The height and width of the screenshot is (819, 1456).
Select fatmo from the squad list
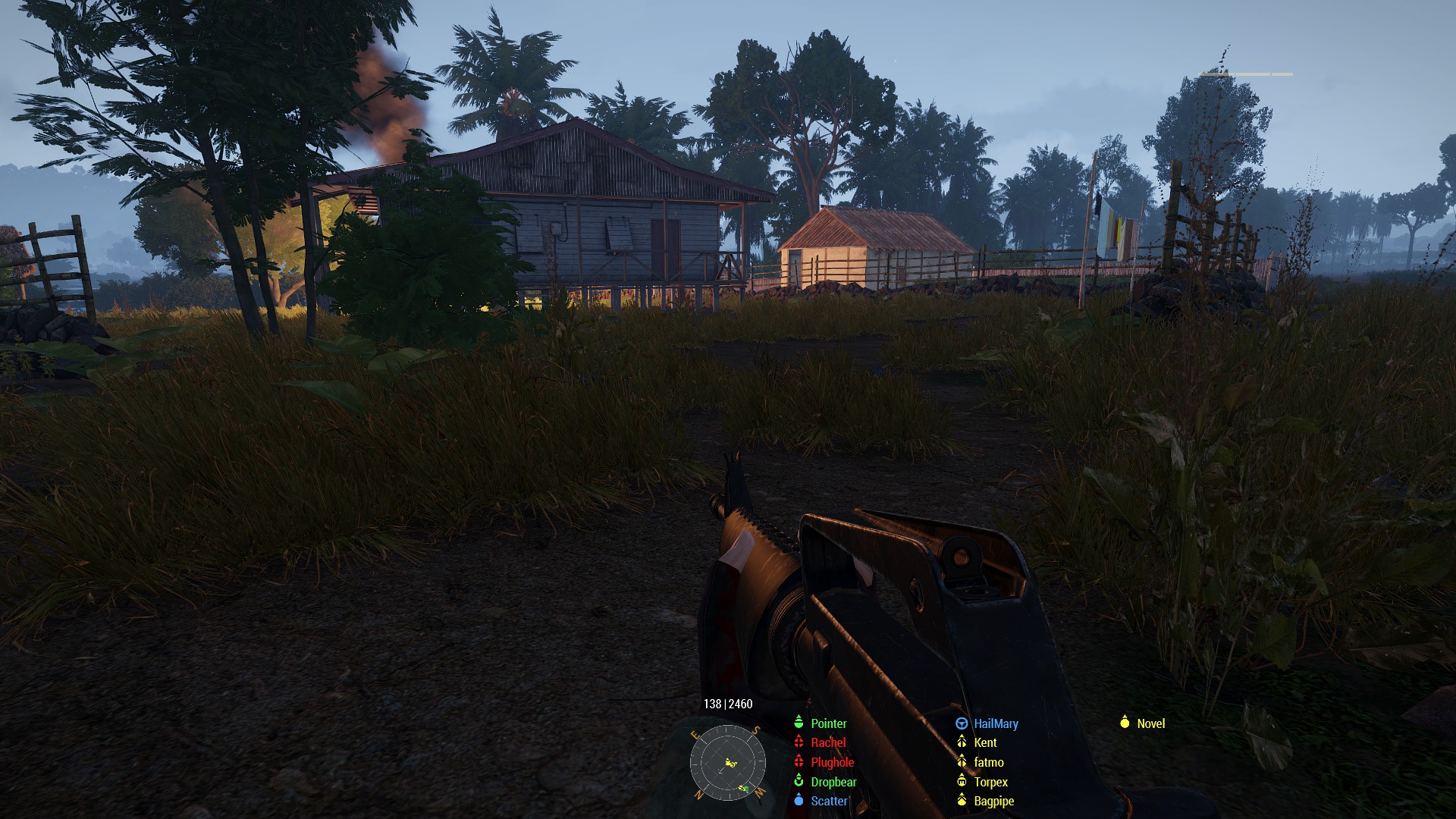coord(989,762)
